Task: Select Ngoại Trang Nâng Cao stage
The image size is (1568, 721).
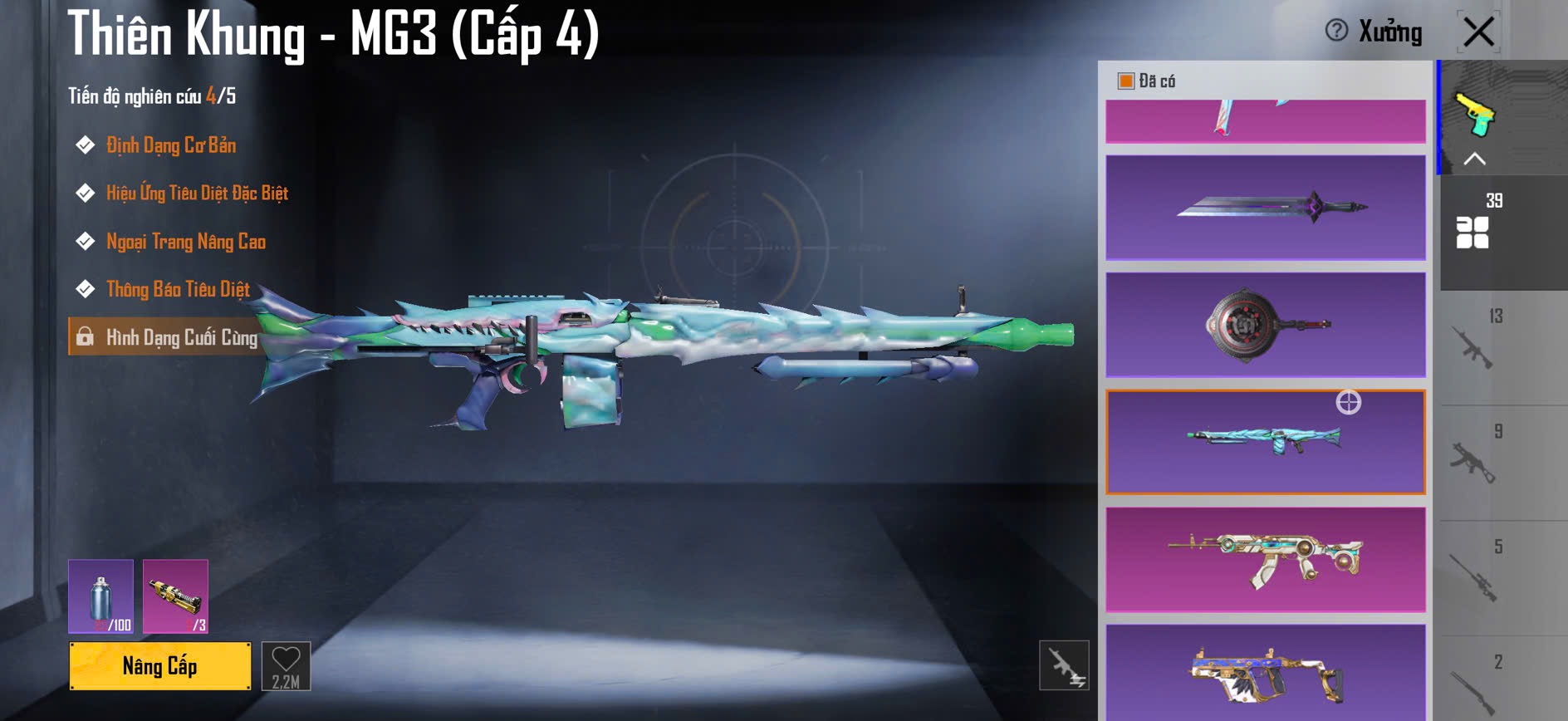Action: (x=185, y=242)
